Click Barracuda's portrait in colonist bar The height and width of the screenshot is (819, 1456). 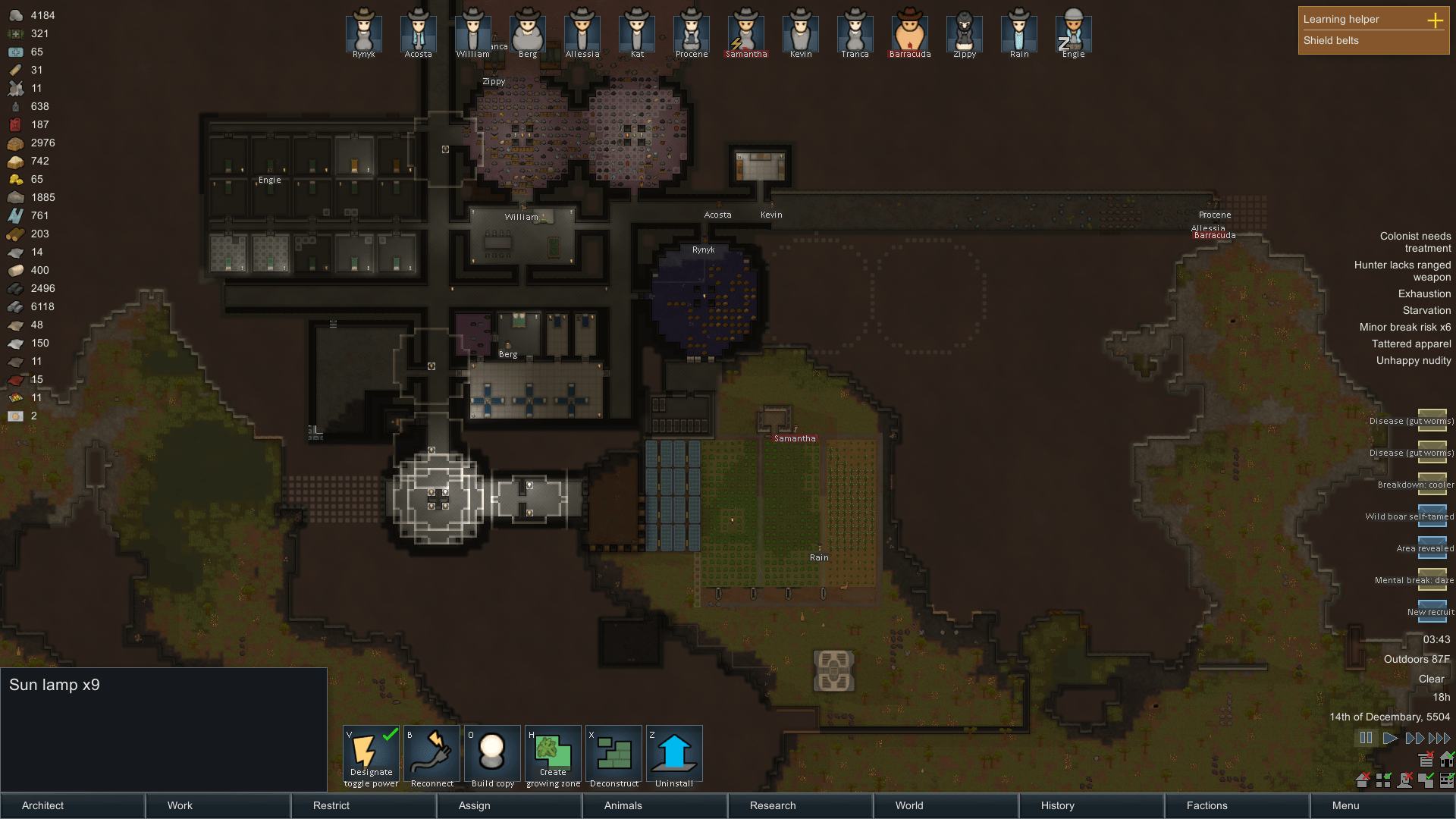click(x=909, y=30)
